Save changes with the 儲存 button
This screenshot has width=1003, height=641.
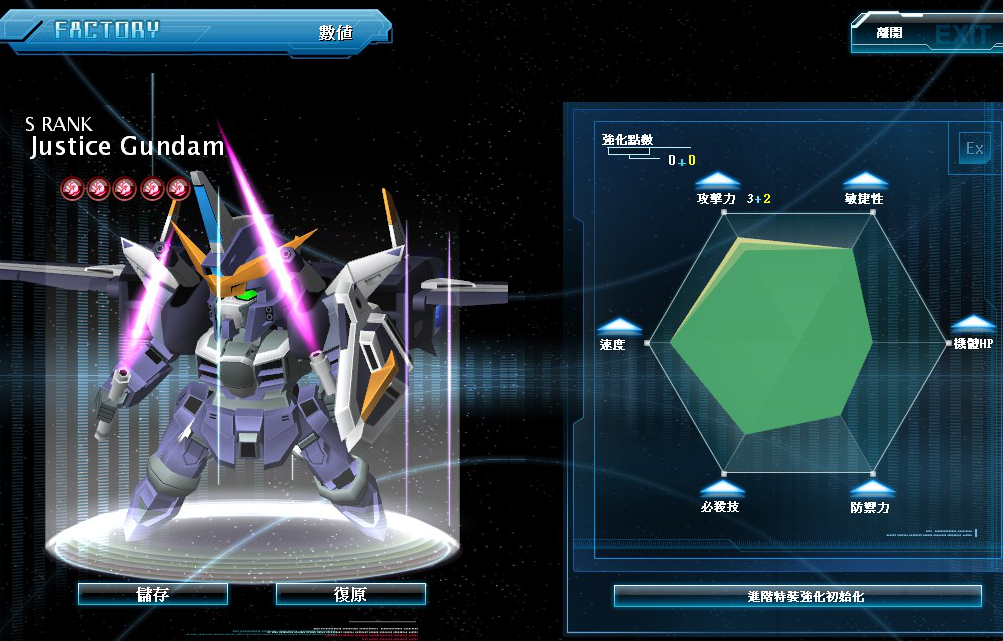(x=152, y=594)
